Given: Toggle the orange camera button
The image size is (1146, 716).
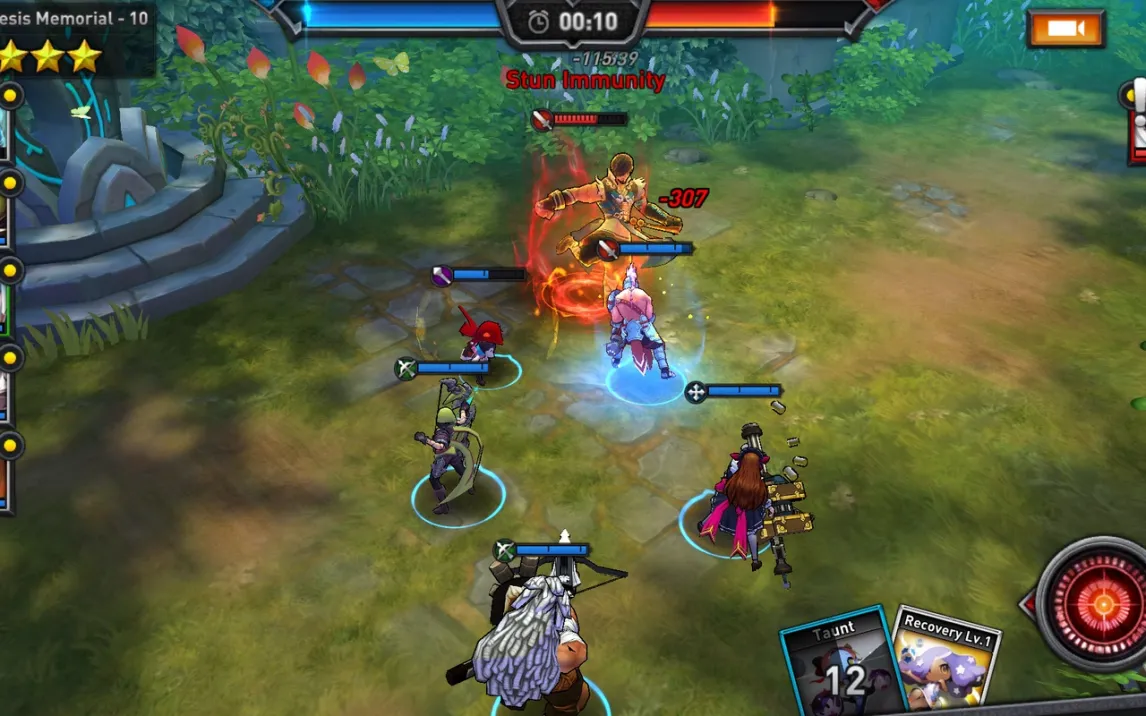Looking at the screenshot, I should pyautogui.click(x=1066, y=28).
